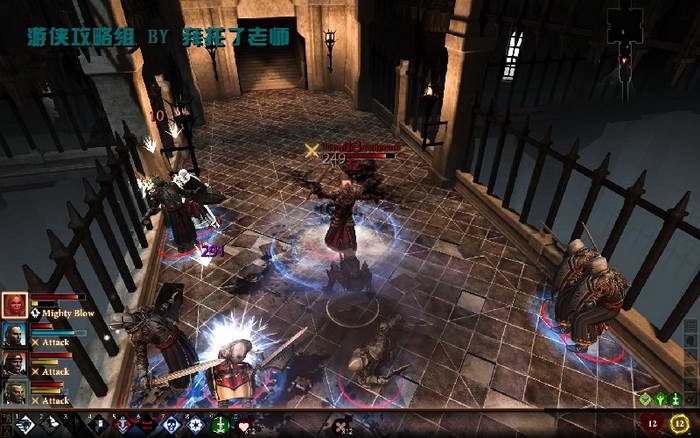The image size is (700, 438).
Task: Drink the red health potion showing 12
Action: click(655, 424)
